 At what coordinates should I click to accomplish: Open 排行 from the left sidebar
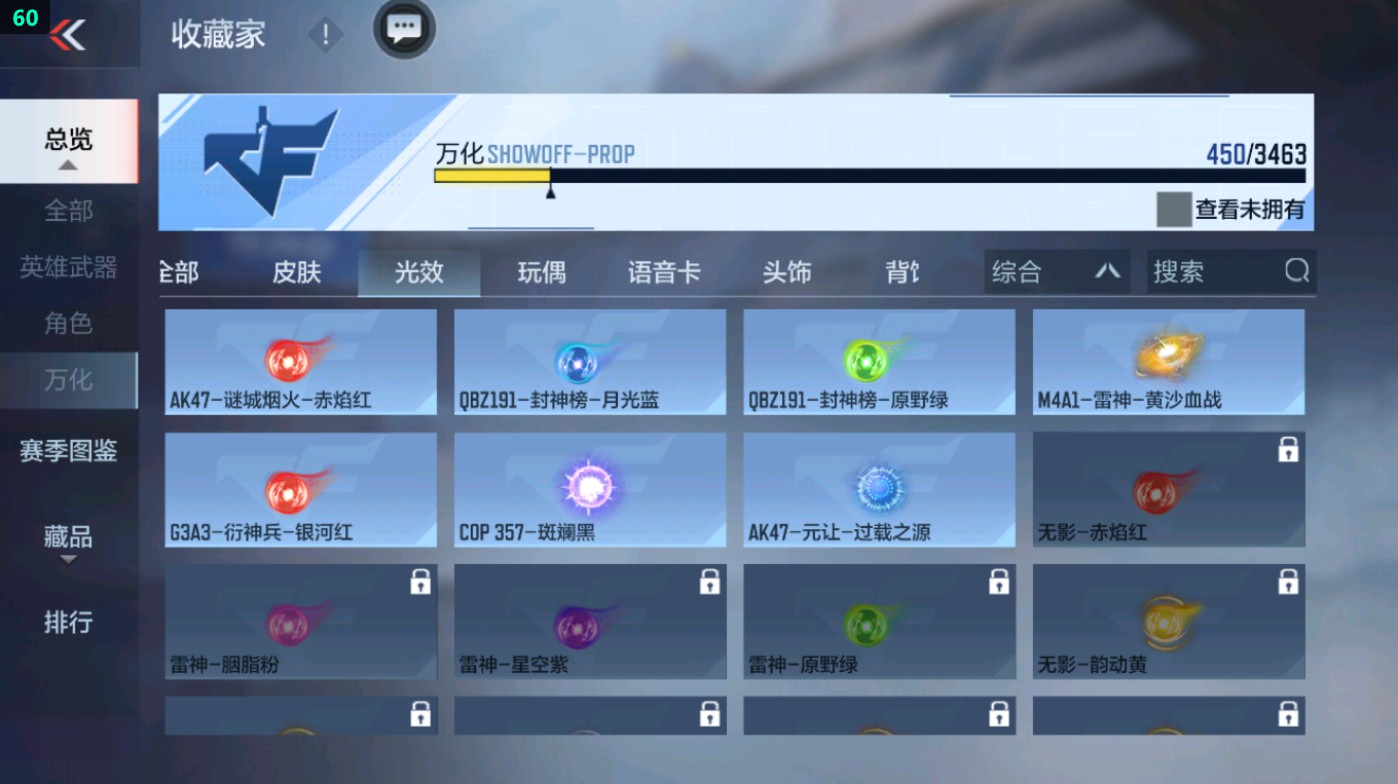click(x=70, y=623)
